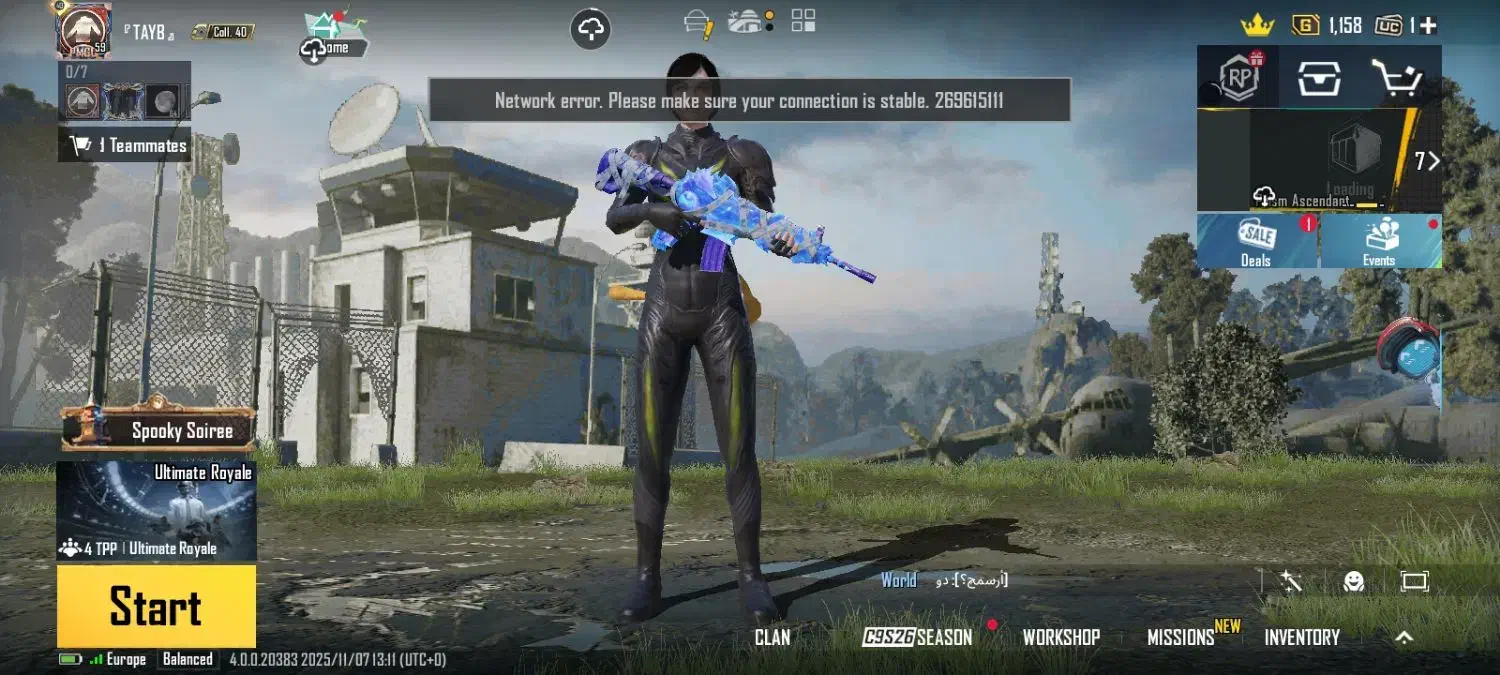Viewport: 1500px width, 675px height.
Task: Open the Ultimate Royale mode selector
Action: [156, 511]
